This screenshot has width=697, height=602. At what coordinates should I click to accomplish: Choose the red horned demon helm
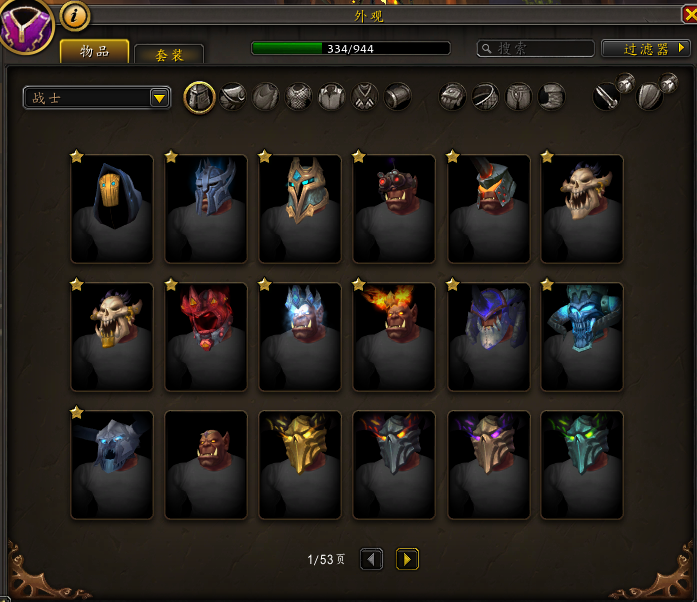click(206, 336)
